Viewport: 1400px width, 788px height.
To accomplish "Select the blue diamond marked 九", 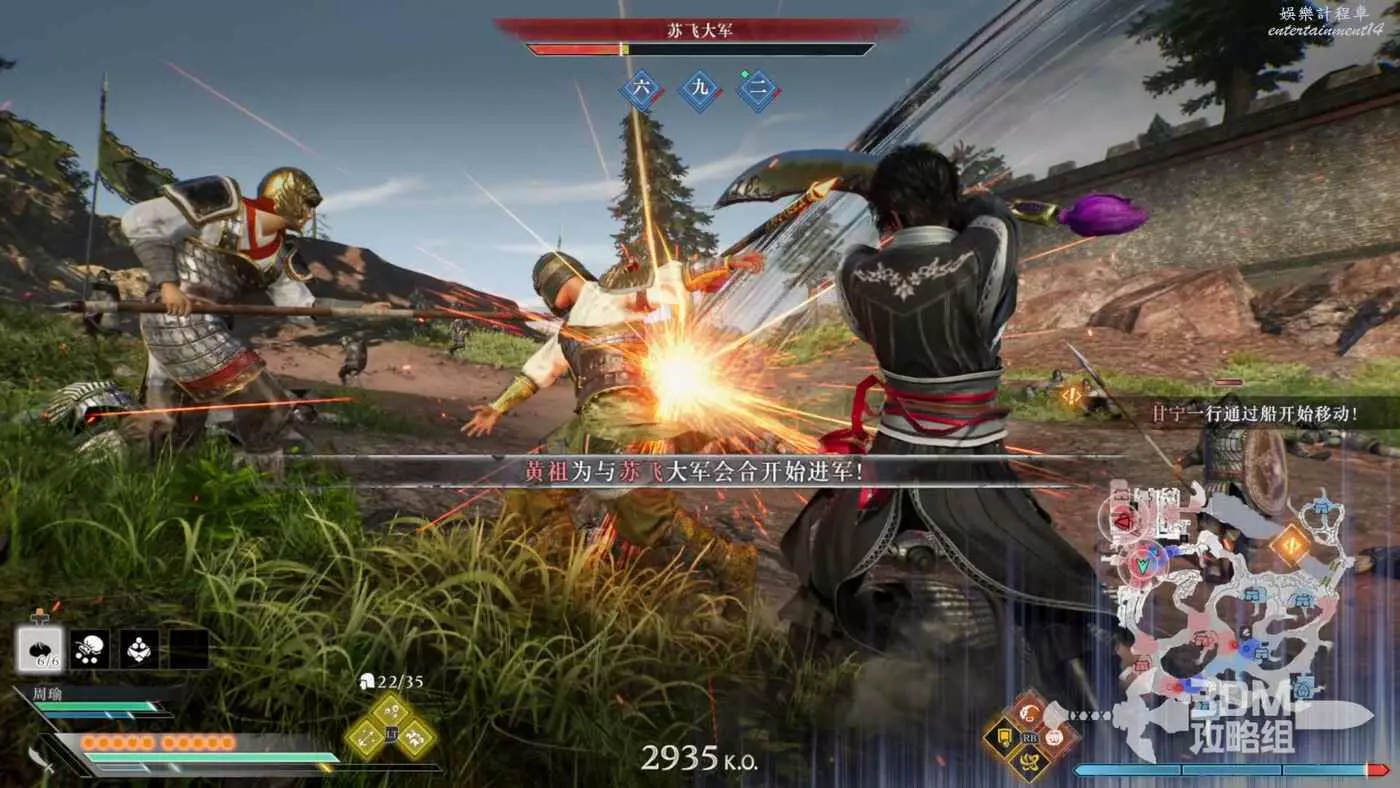I will tap(700, 89).
